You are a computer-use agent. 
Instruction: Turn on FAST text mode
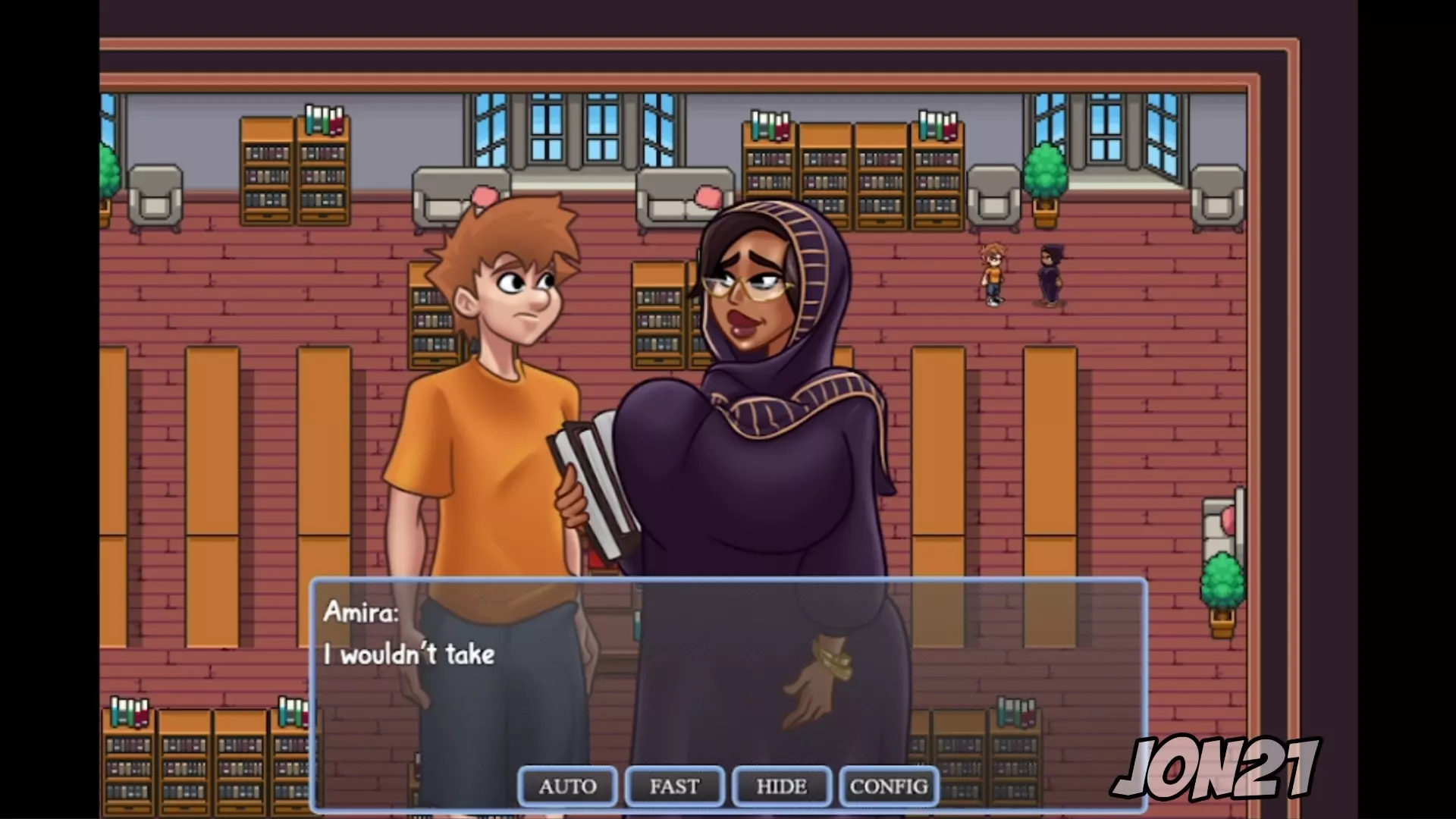coord(674,786)
